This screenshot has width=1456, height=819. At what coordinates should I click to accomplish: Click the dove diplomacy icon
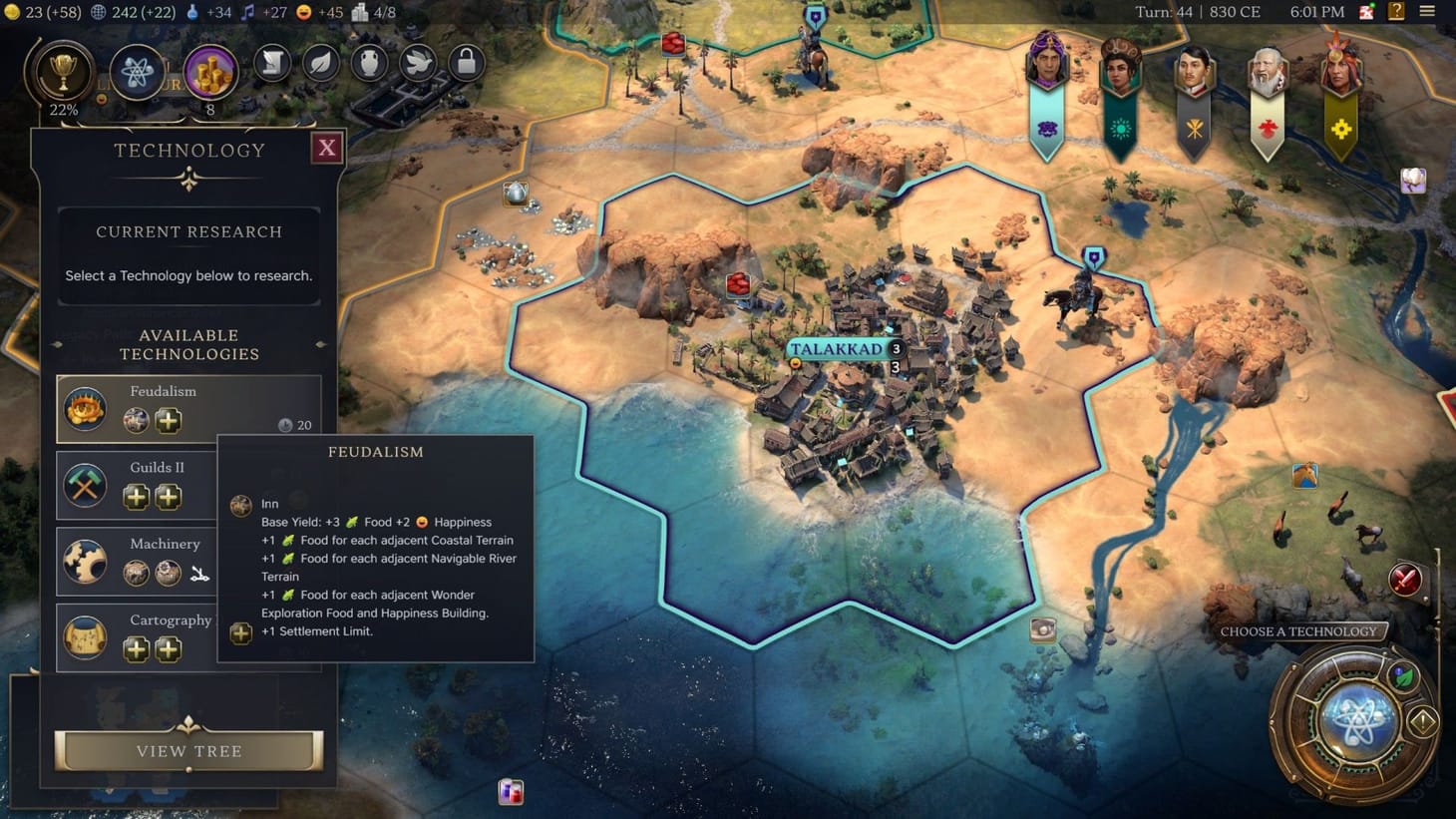(x=417, y=62)
